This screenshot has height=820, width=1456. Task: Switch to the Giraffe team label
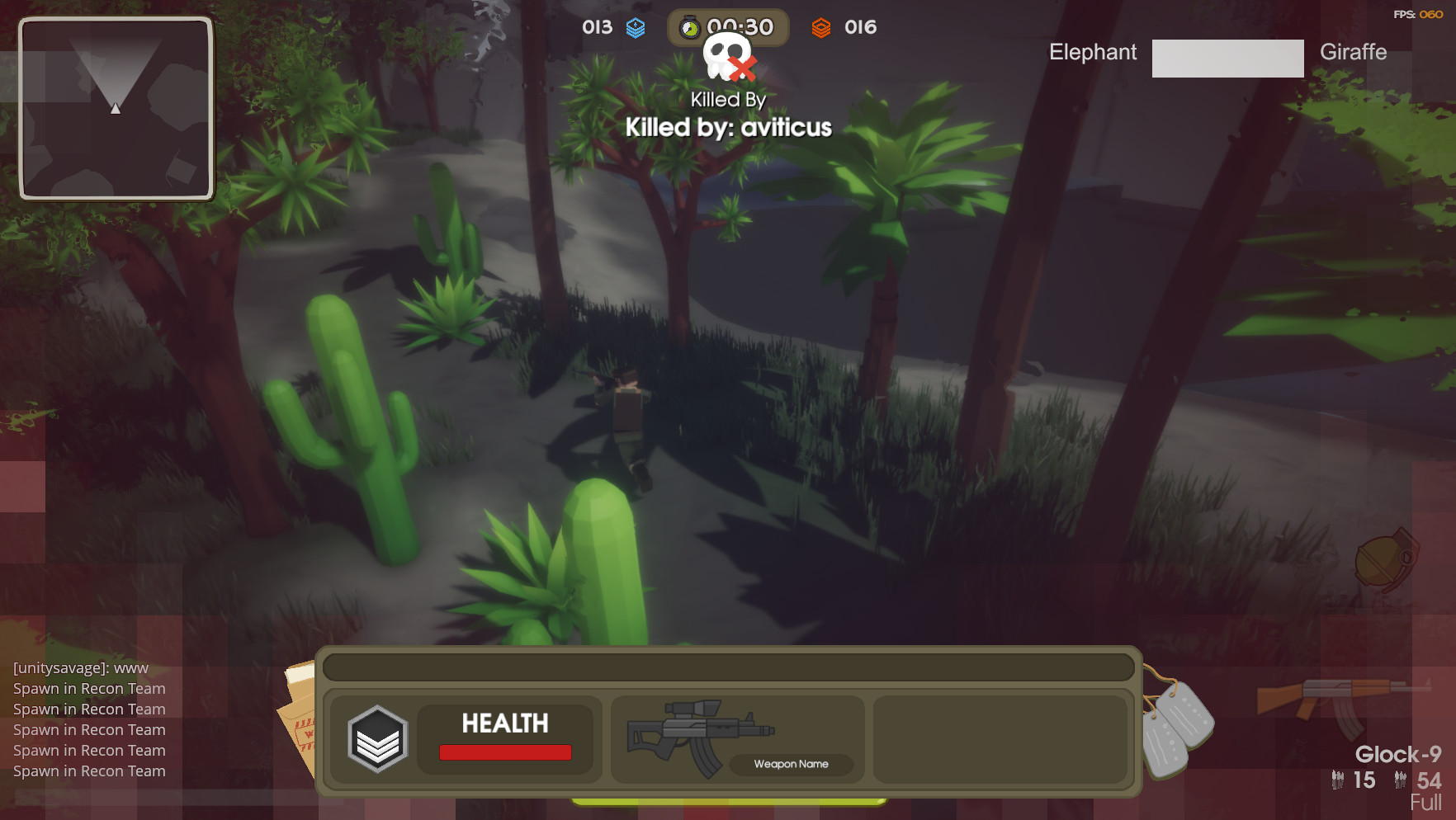click(1354, 53)
